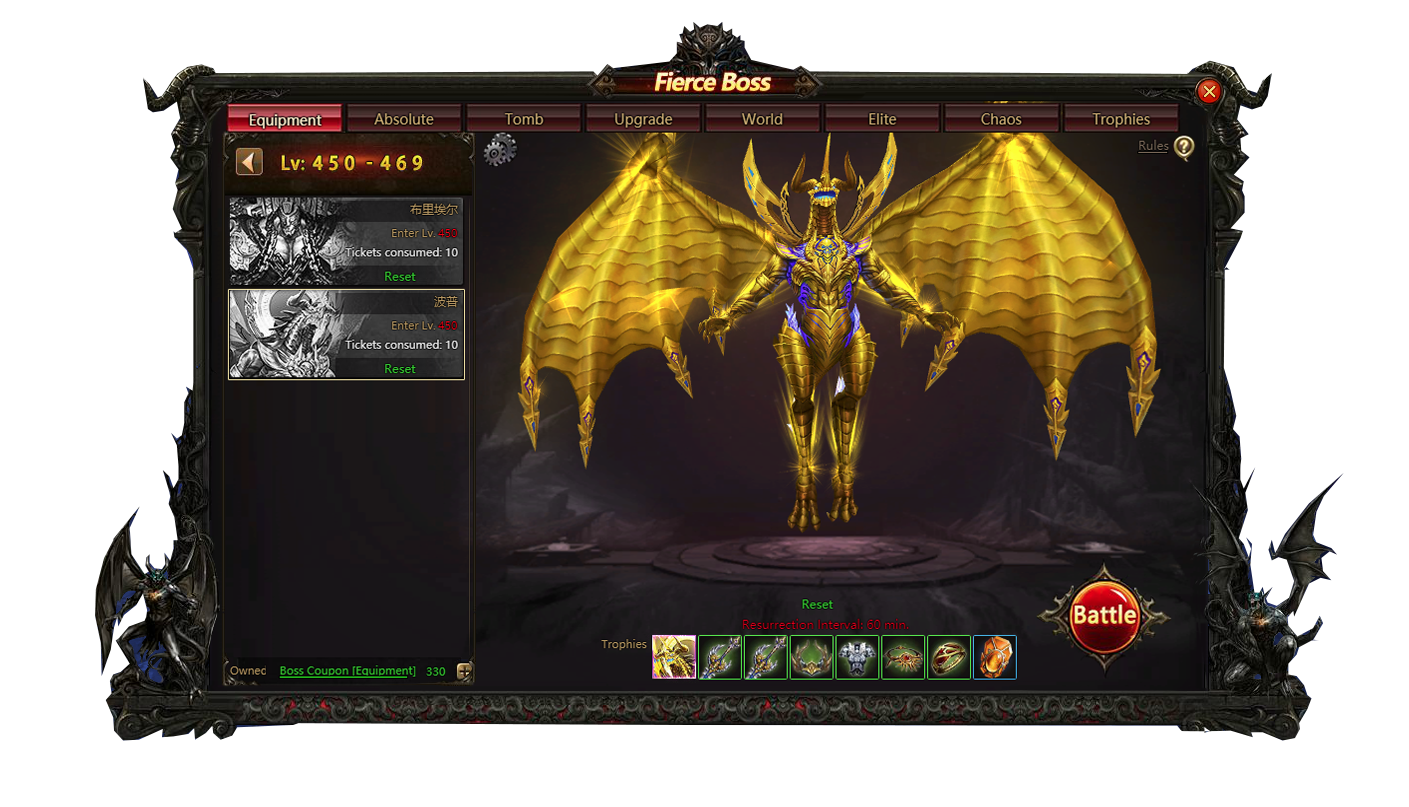Open the gear settings icon
This screenshot has width=1409, height=807.
point(499,151)
